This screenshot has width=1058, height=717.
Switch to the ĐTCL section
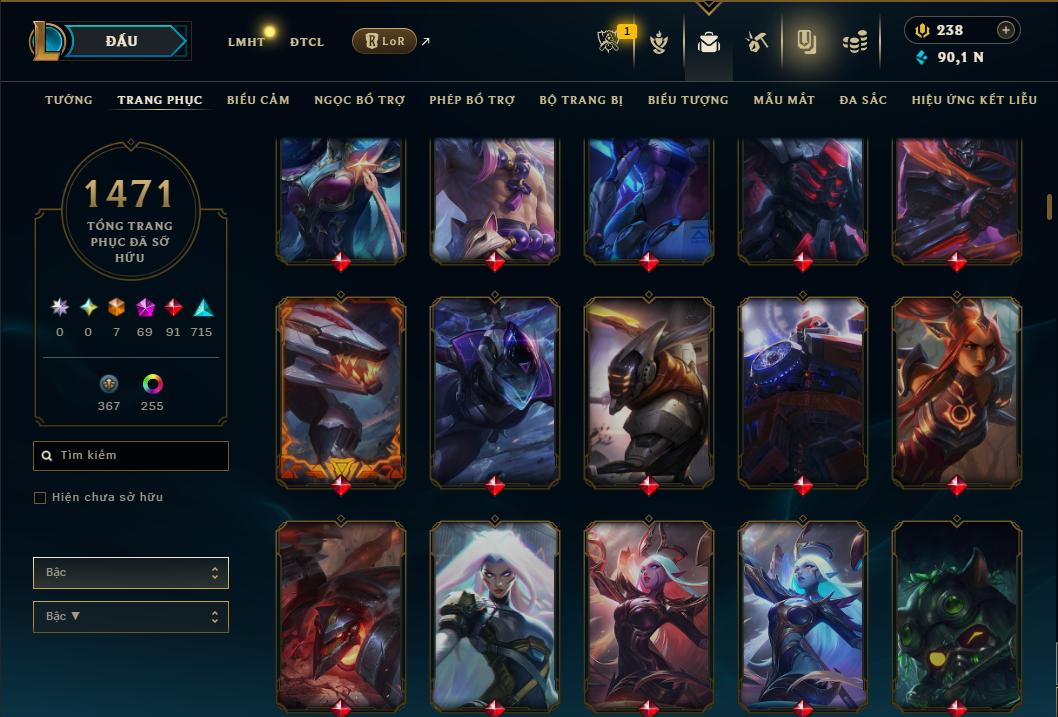coord(306,42)
